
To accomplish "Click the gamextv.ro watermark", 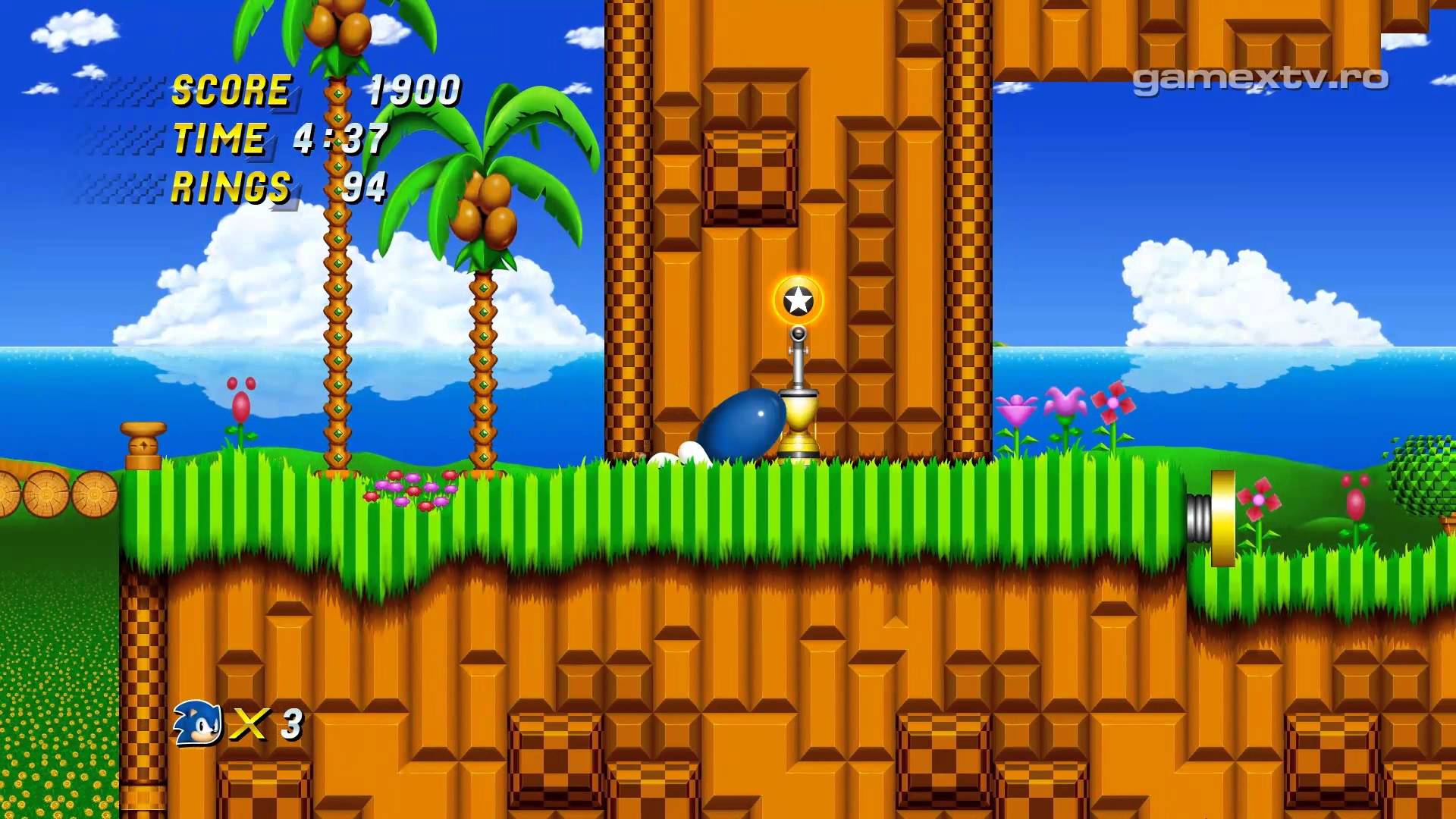I will coord(1259,80).
